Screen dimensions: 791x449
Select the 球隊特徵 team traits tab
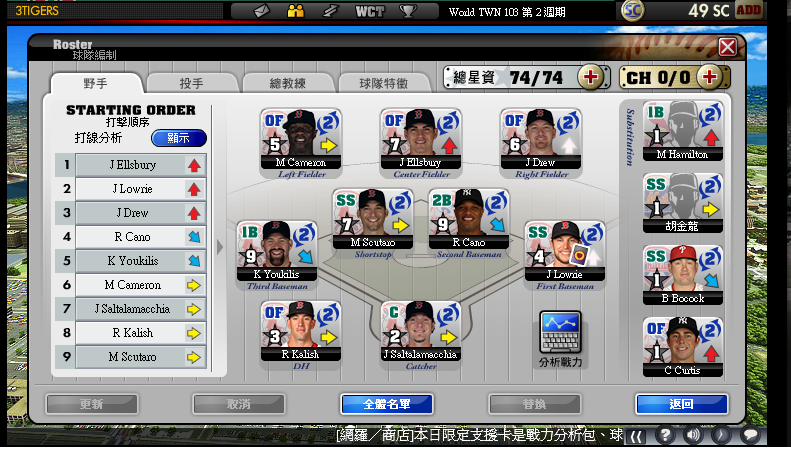click(385, 83)
